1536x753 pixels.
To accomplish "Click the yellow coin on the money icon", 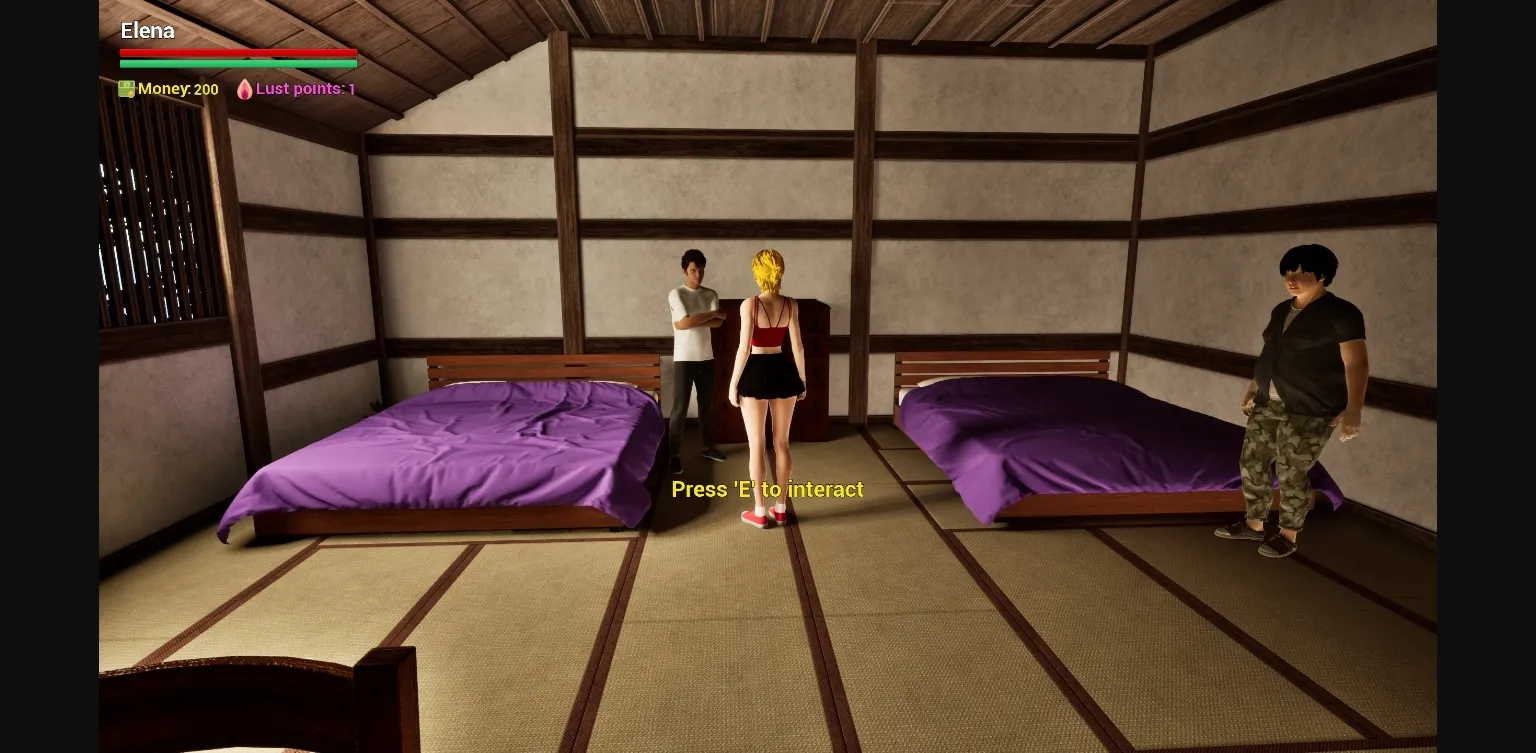I will (x=131, y=93).
